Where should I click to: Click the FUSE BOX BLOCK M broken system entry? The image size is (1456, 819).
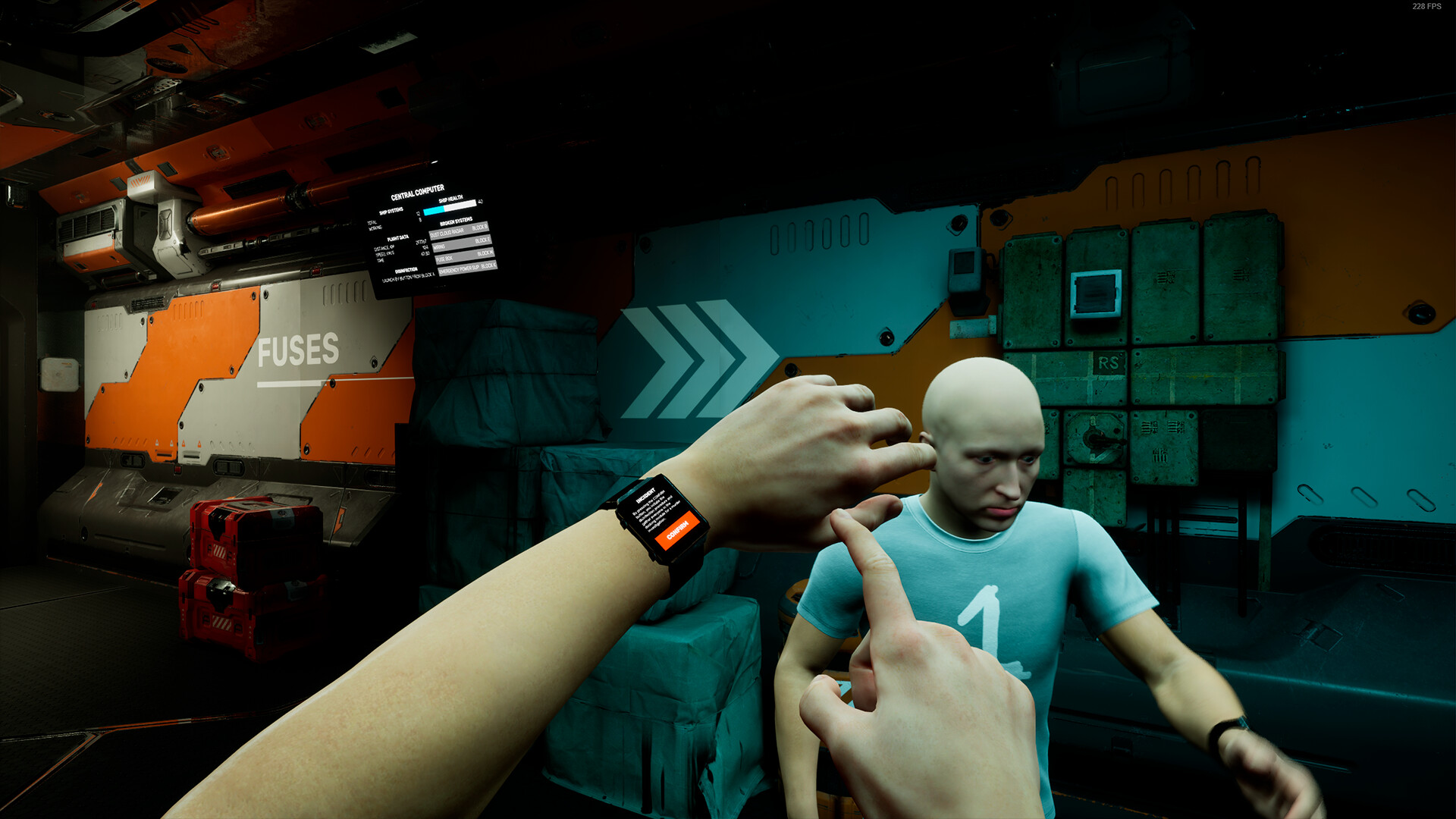click(465, 259)
